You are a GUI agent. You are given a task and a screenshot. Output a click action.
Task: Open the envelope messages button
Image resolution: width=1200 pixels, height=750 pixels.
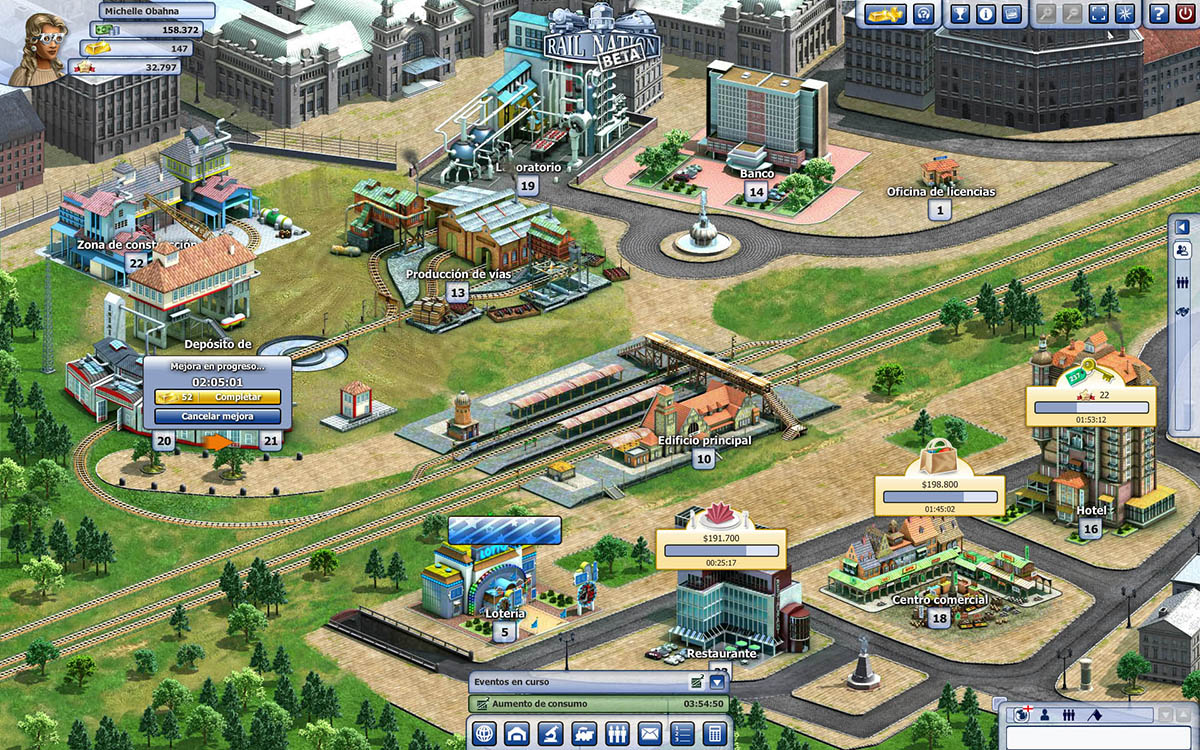pos(648,733)
